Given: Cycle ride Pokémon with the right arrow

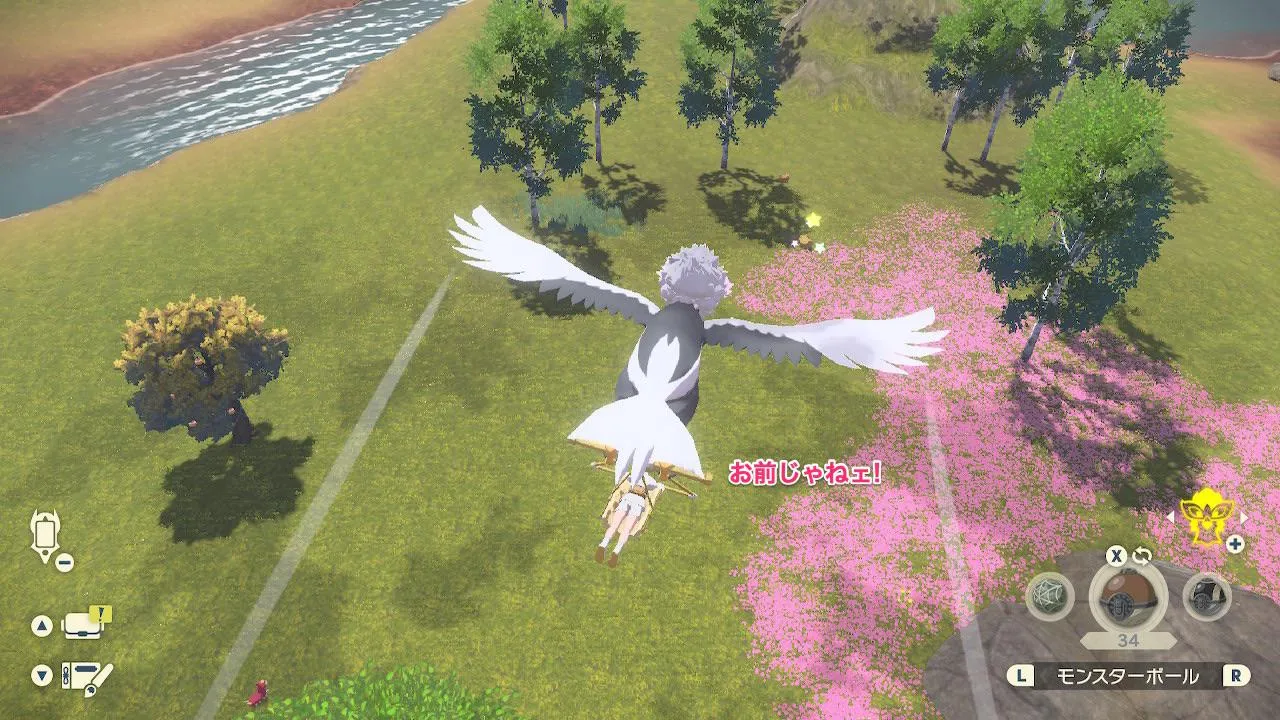Looking at the screenshot, I should (1243, 517).
